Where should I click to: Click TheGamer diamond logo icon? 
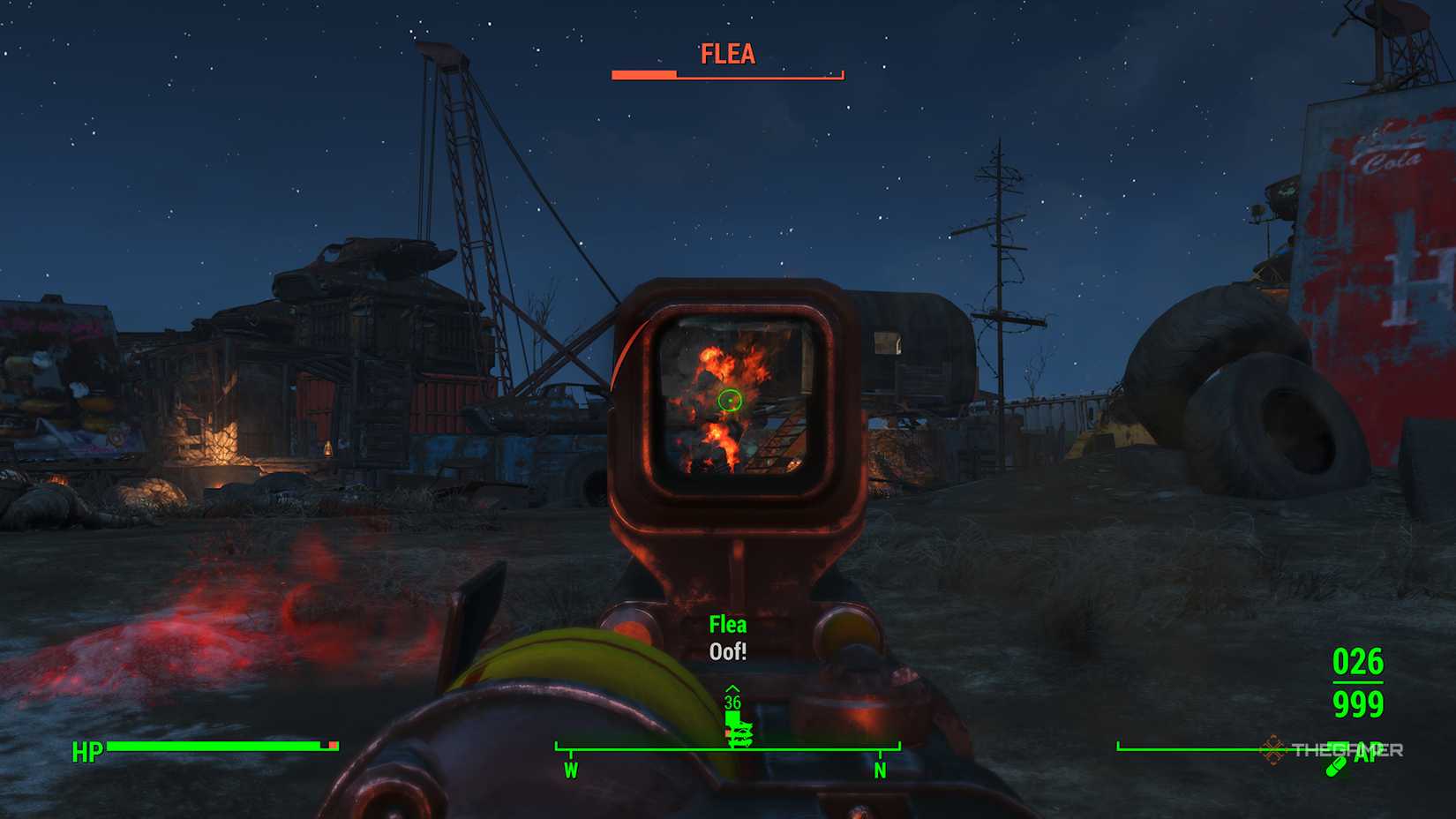pos(1273,748)
